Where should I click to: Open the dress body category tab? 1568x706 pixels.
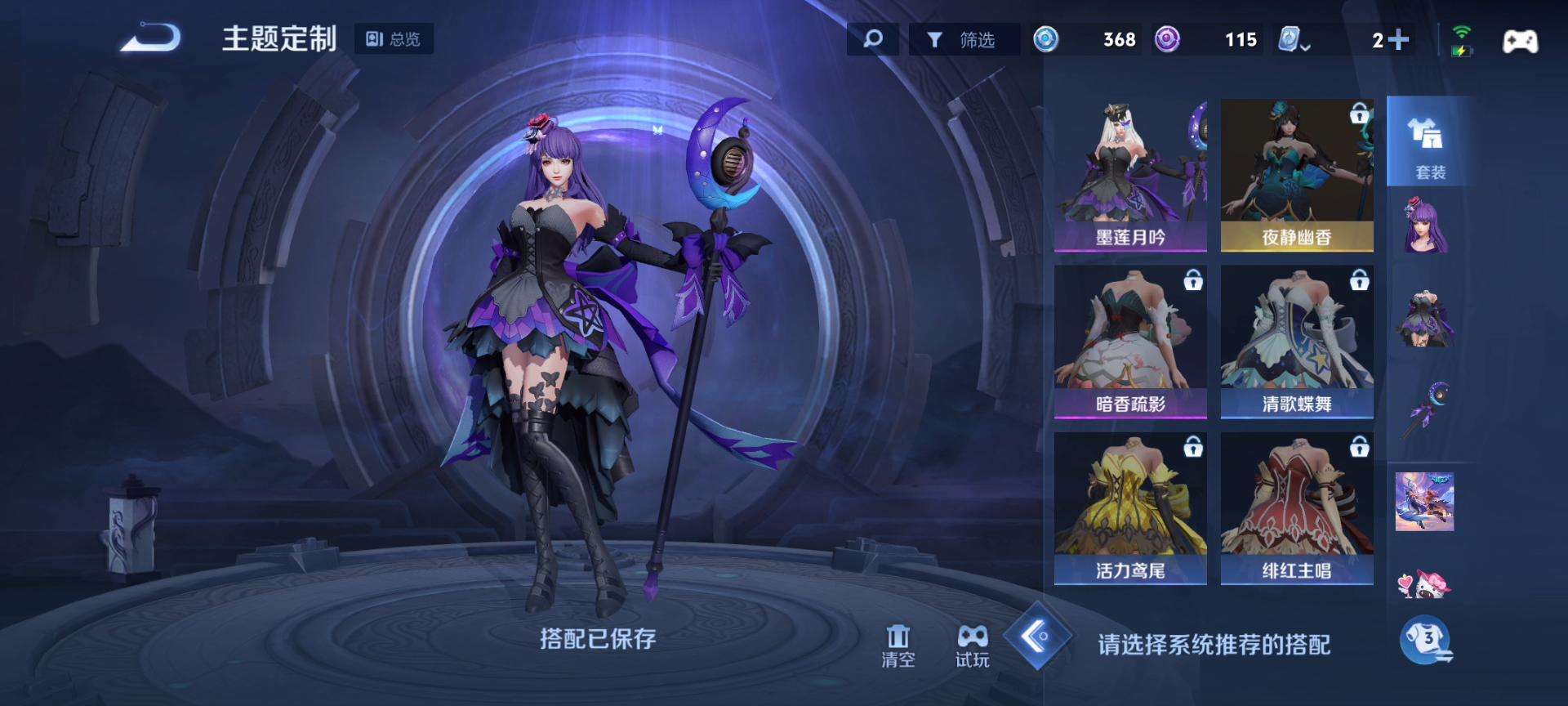(1425, 319)
